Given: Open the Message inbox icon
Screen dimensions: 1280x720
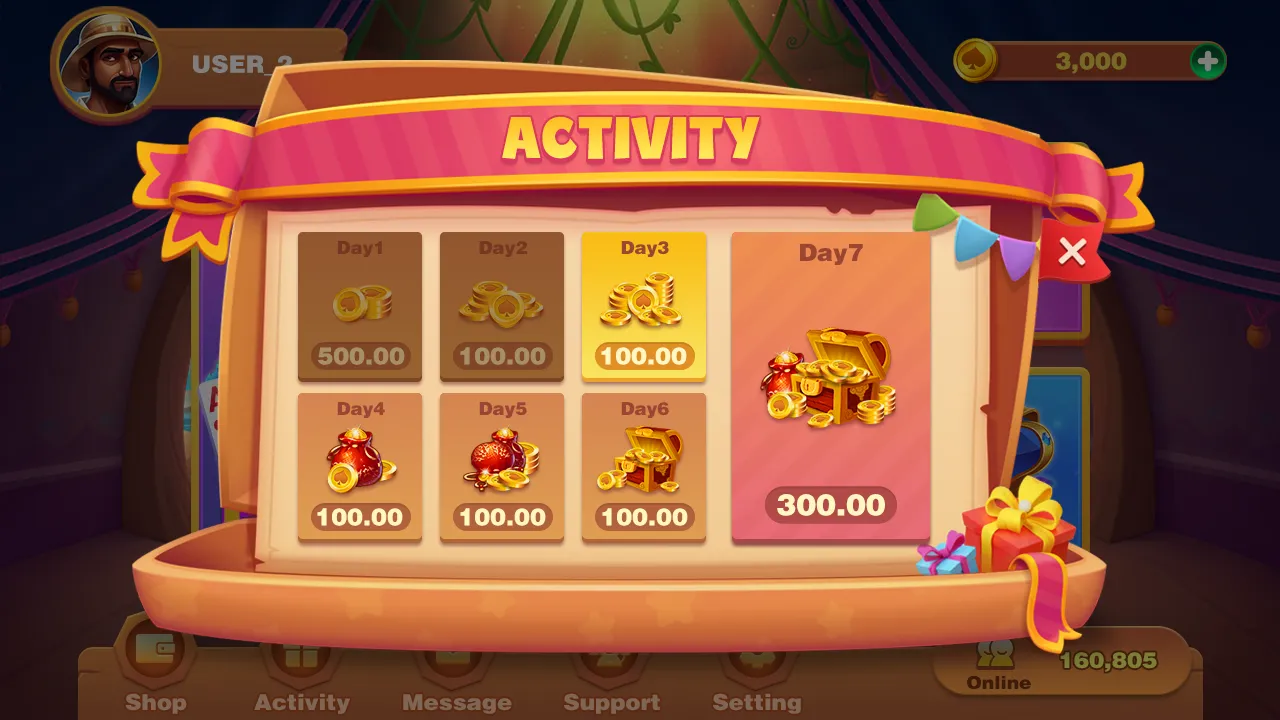Looking at the screenshot, I should pyautogui.click(x=457, y=660).
